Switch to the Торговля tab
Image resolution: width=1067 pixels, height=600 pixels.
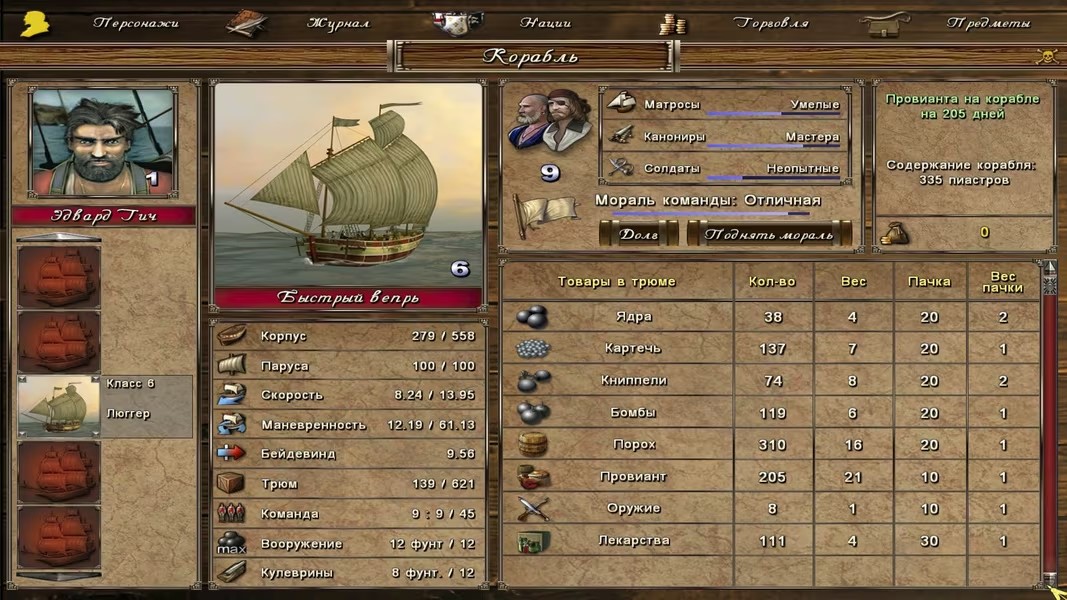click(x=770, y=23)
